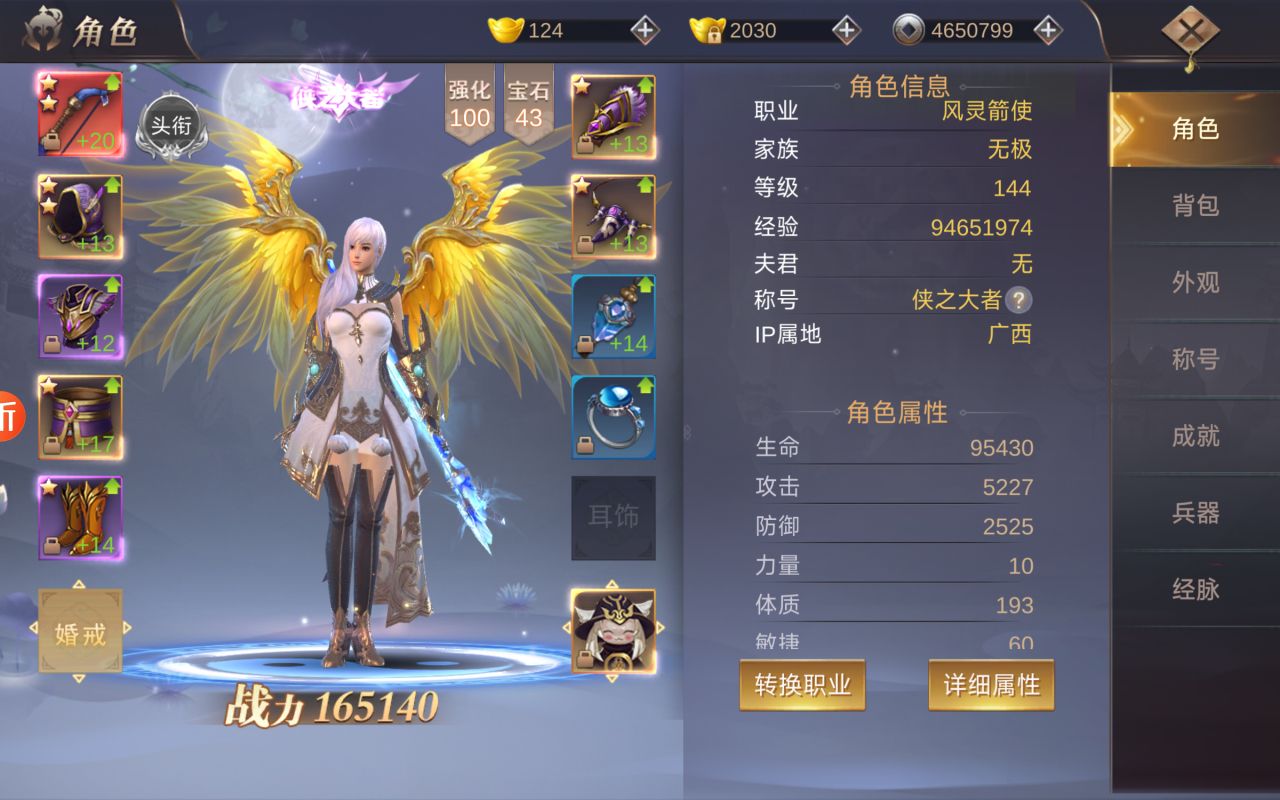
Task: Select the purple hood helmet slot
Action: pyautogui.click(x=80, y=217)
